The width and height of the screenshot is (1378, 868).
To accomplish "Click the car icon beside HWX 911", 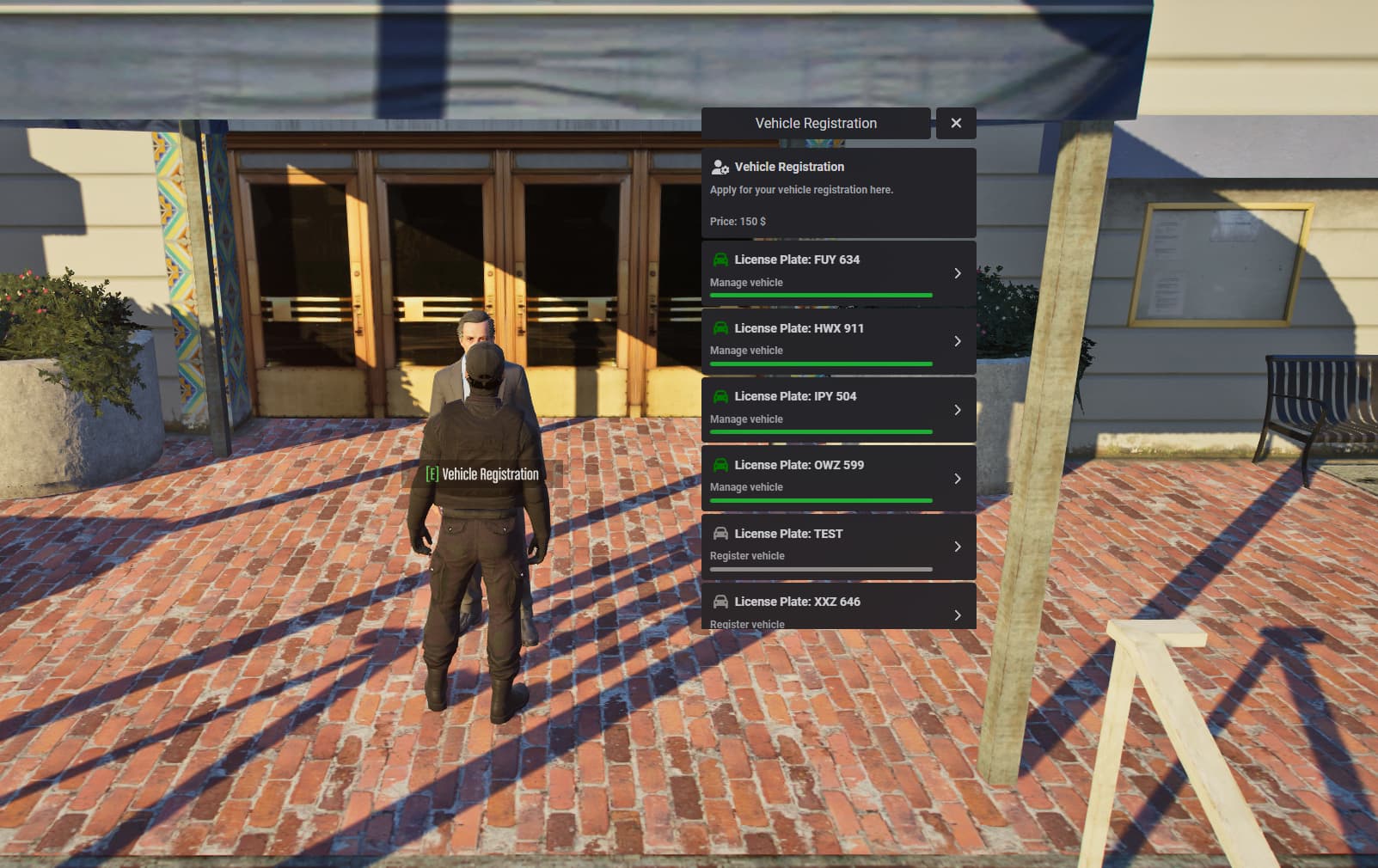I will [720, 327].
